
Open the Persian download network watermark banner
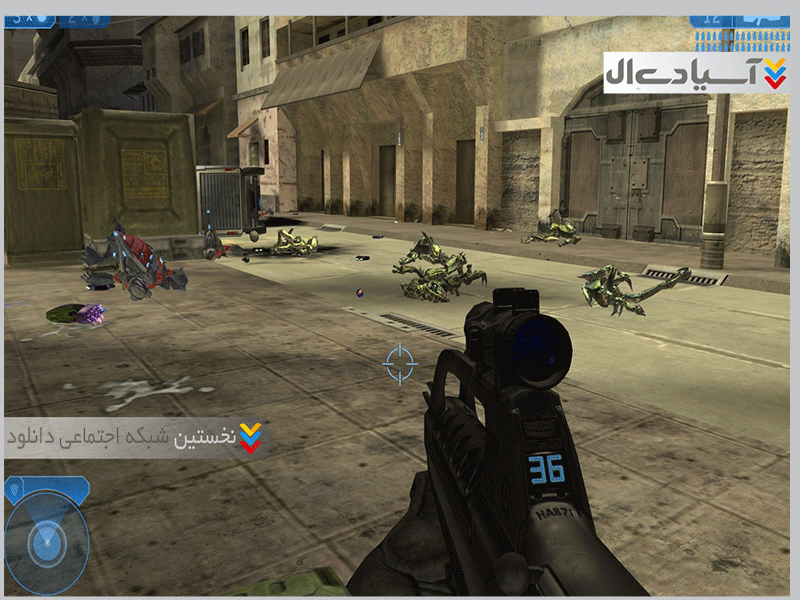(137, 438)
